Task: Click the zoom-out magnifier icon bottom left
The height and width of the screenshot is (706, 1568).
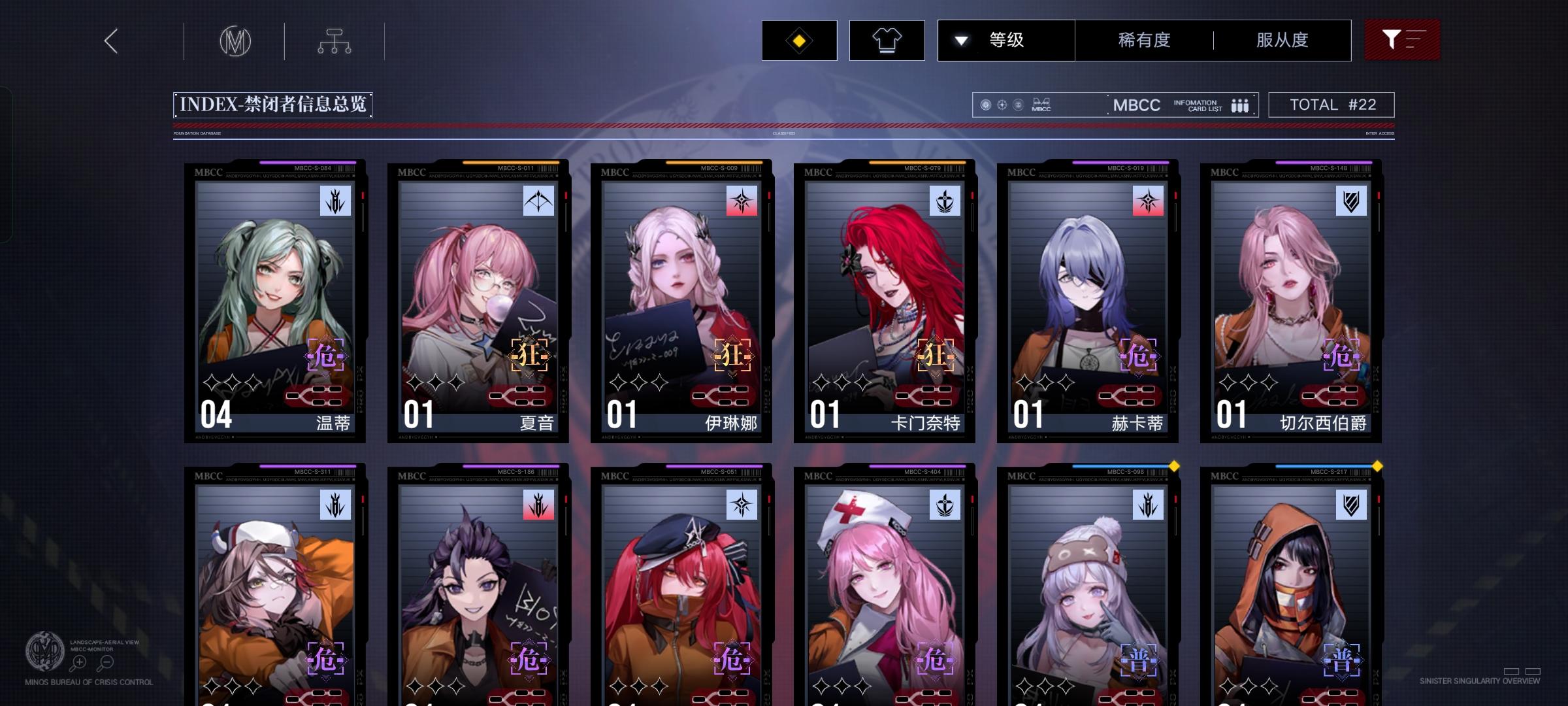Action: pos(106,662)
